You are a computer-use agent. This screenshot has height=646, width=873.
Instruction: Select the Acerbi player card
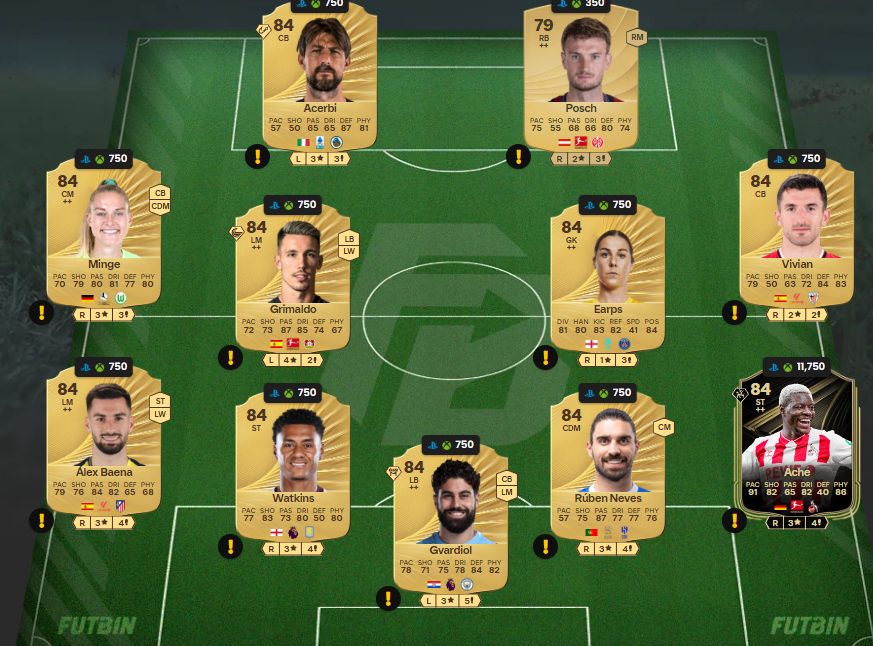tap(320, 75)
